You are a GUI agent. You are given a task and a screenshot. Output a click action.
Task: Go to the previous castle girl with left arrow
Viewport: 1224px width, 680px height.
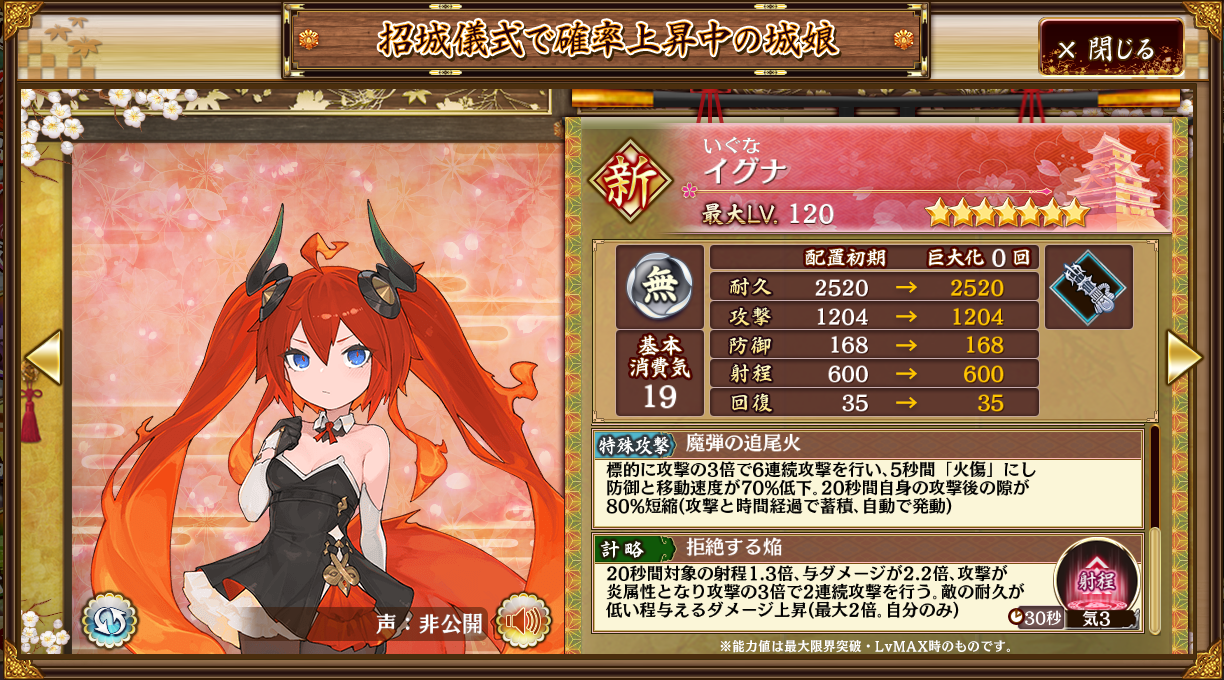(42, 357)
